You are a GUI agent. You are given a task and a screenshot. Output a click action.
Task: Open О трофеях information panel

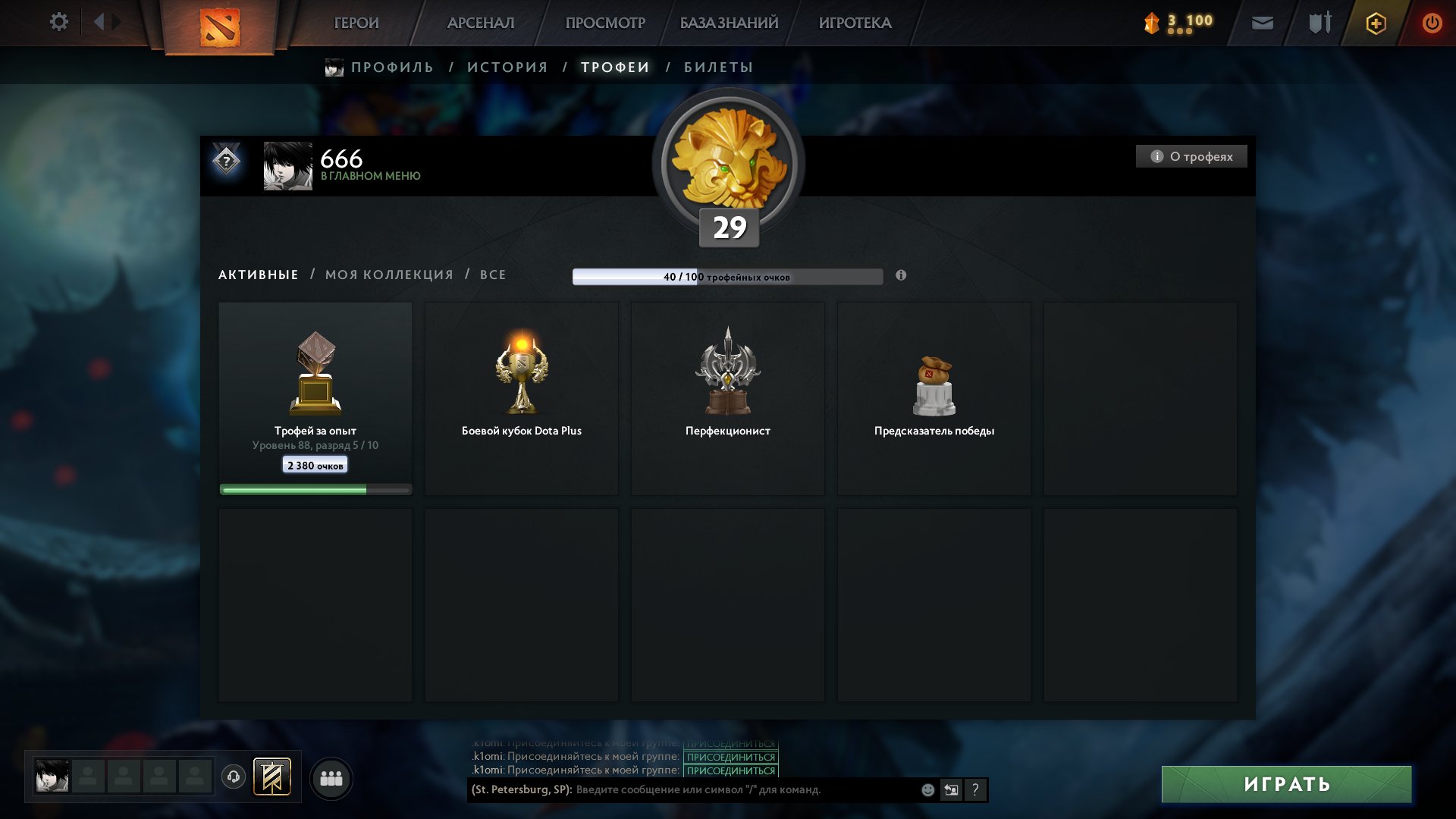(1191, 156)
